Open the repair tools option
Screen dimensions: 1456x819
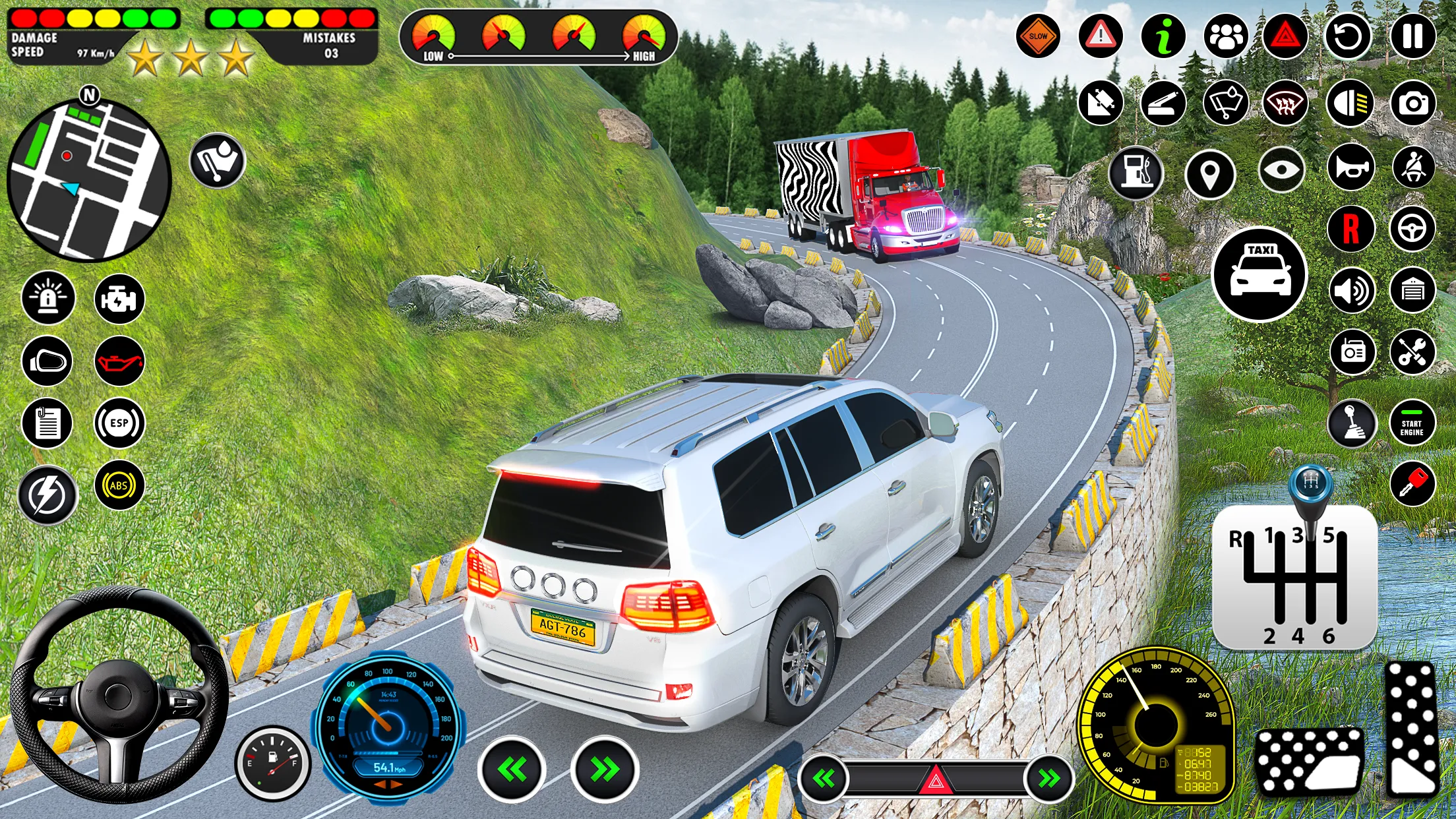pyautogui.click(x=1414, y=351)
